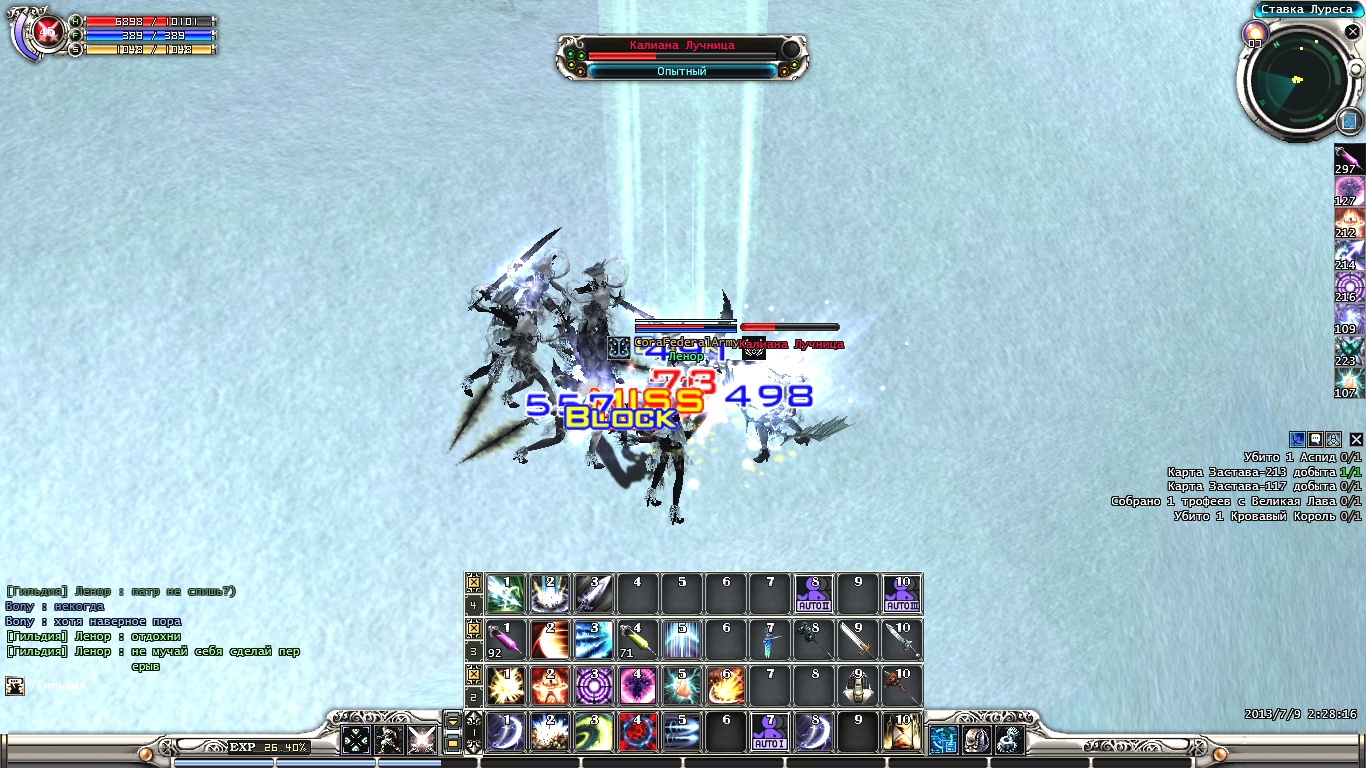1366x768 pixels.
Task: Cast the red fire slash skill
Action: point(550,640)
